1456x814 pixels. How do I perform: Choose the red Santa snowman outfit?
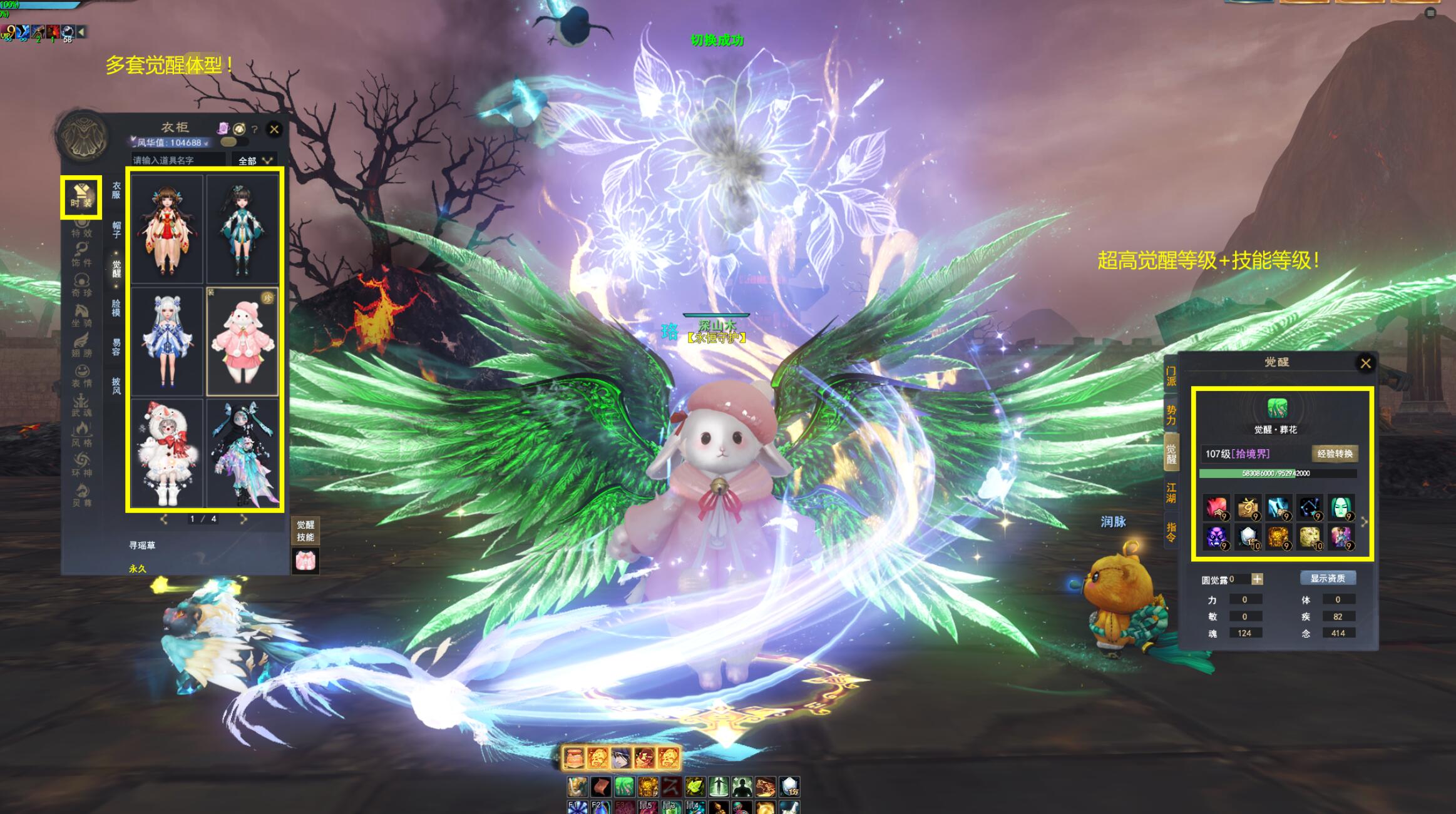(x=167, y=454)
